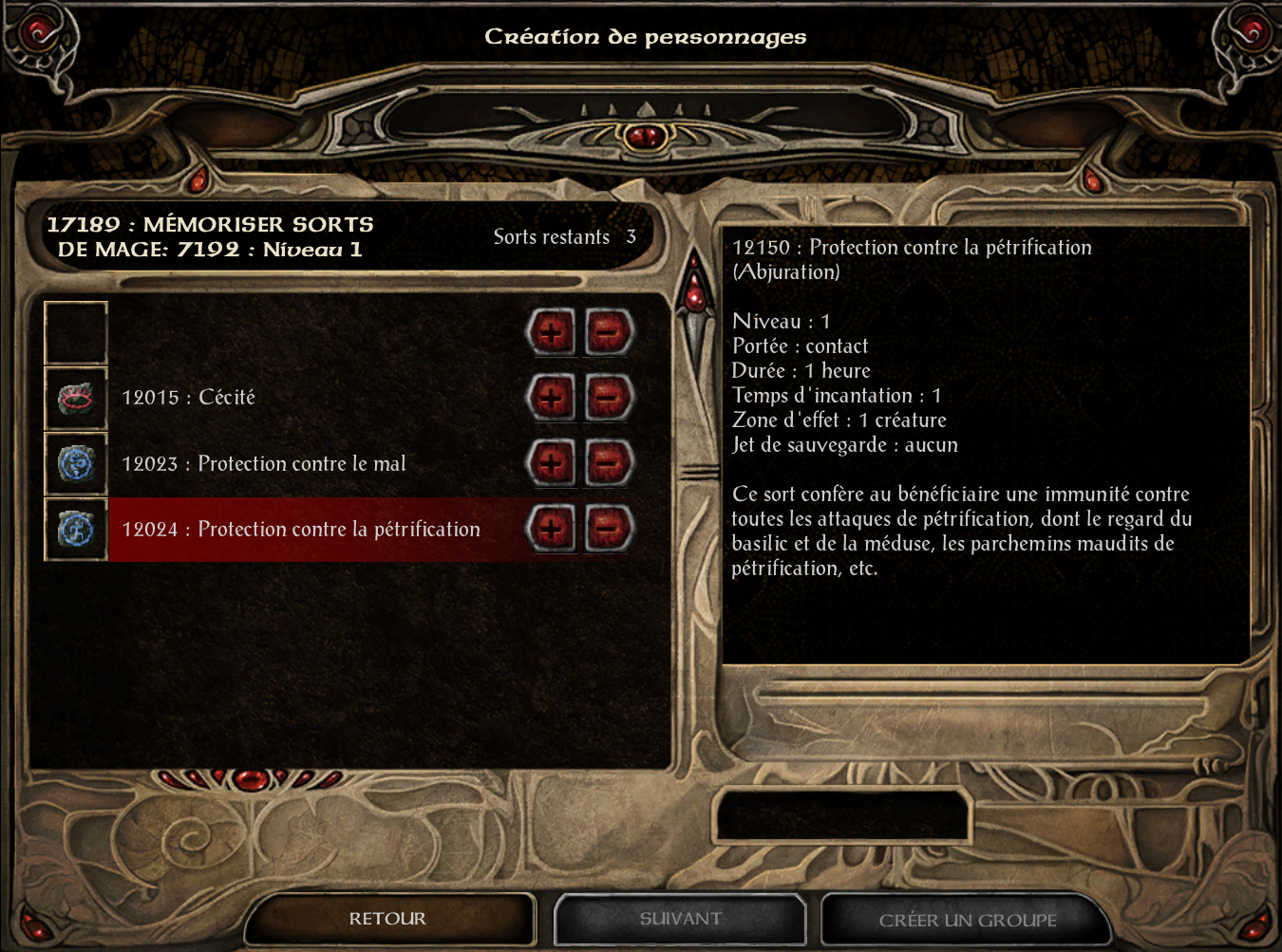Image resolution: width=1282 pixels, height=952 pixels.
Task: Decrease Protection contre le mal count
Action: click(609, 464)
